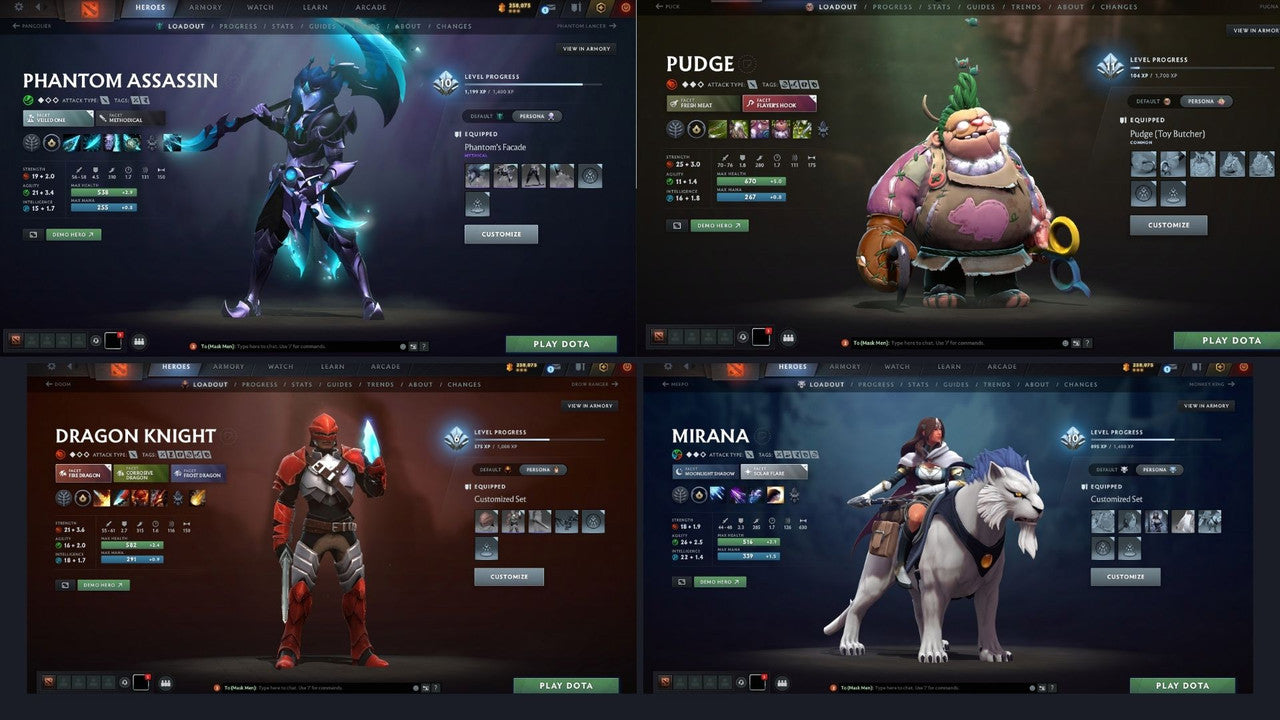Select Phantom Assassin's talent tree icon

point(32,142)
